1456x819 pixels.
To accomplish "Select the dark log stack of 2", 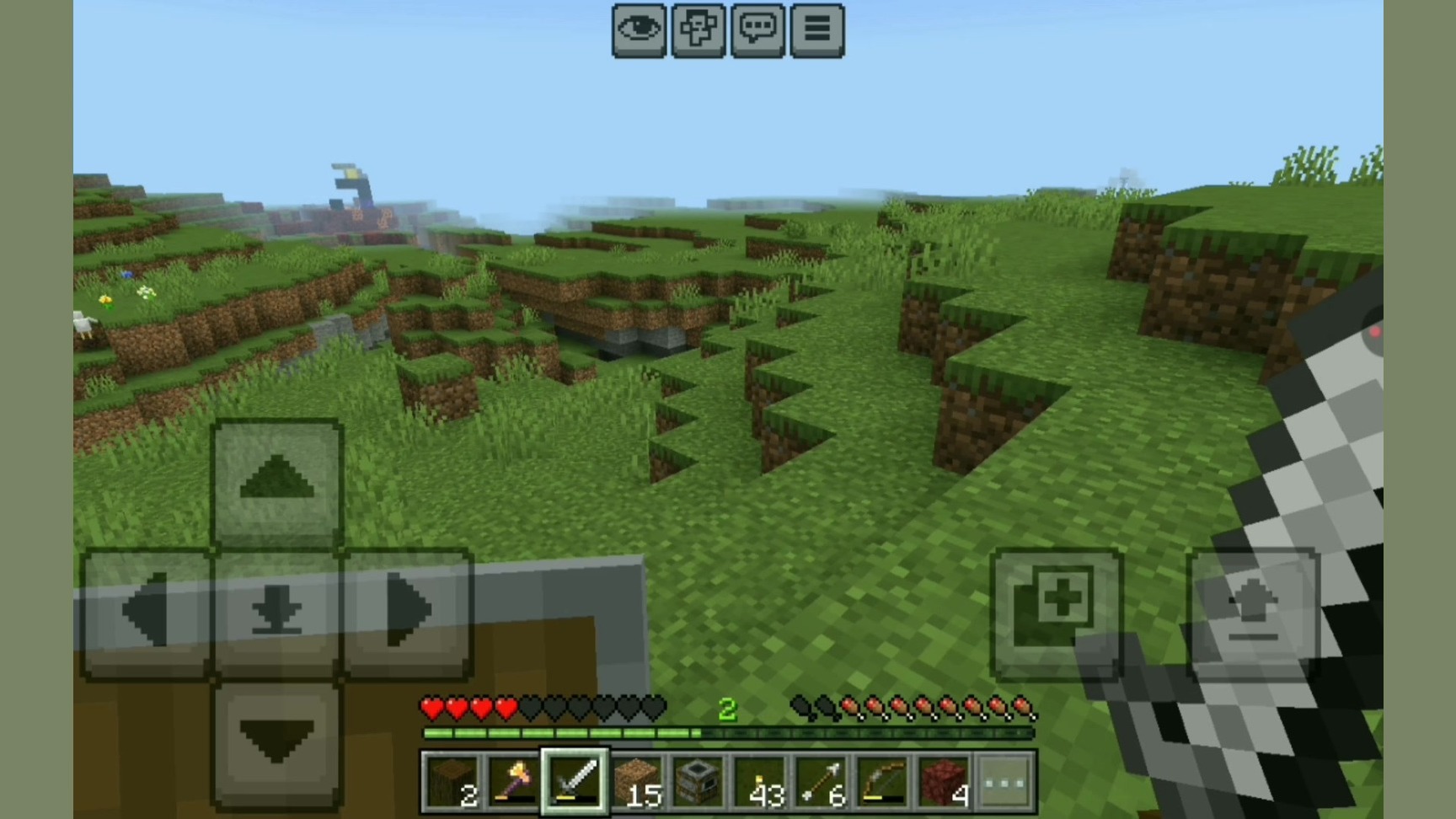I will coord(452,782).
